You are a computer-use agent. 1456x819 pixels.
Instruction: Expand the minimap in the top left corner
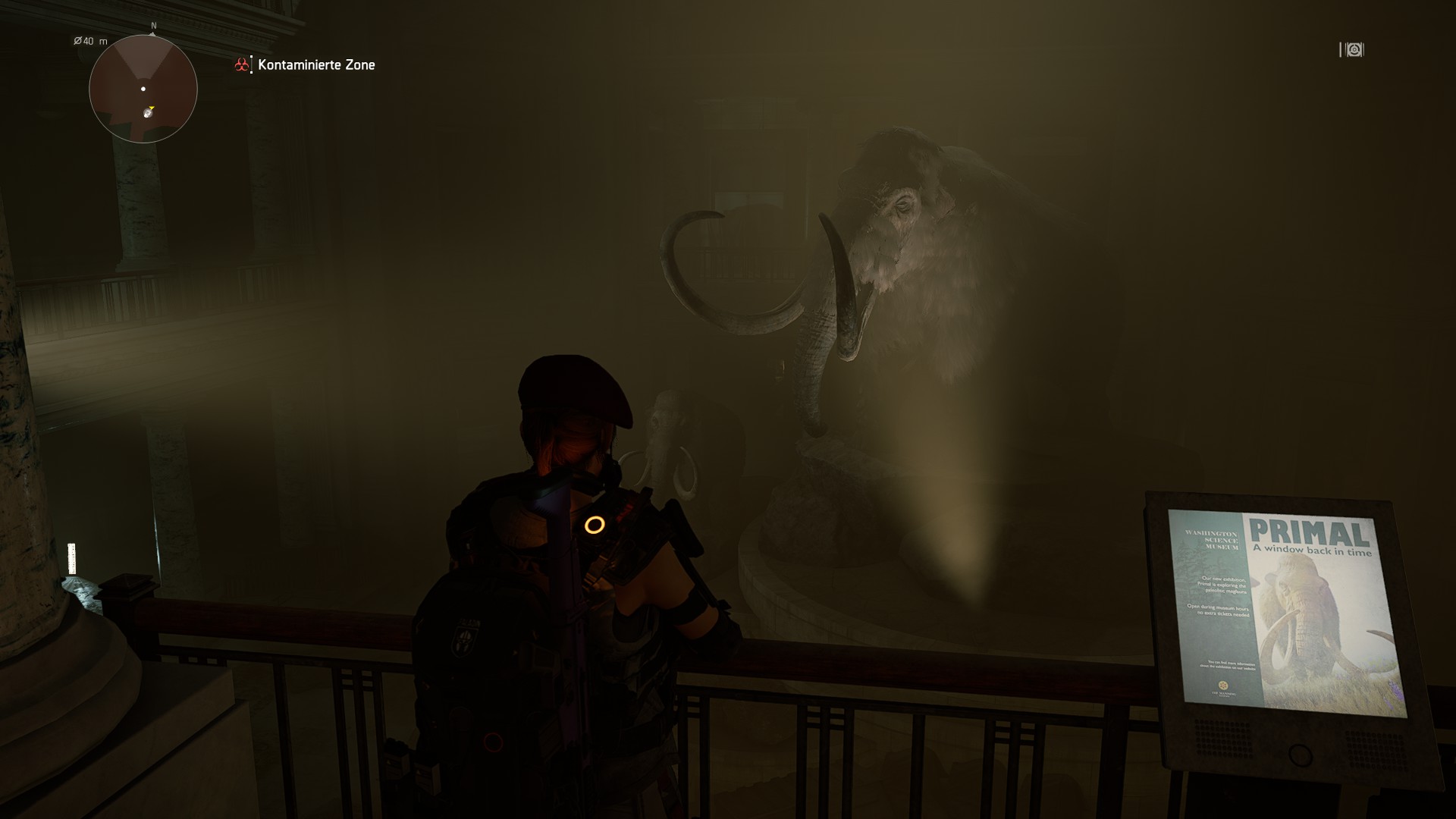pos(144,89)
